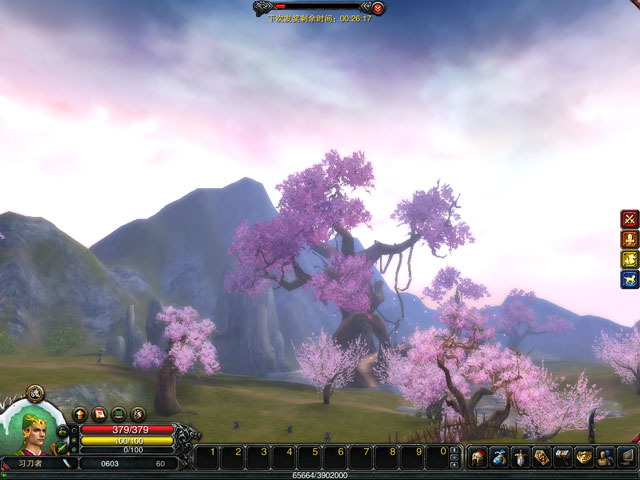
Task: Activate the red crossed swords button
Action: click(629, 218)
